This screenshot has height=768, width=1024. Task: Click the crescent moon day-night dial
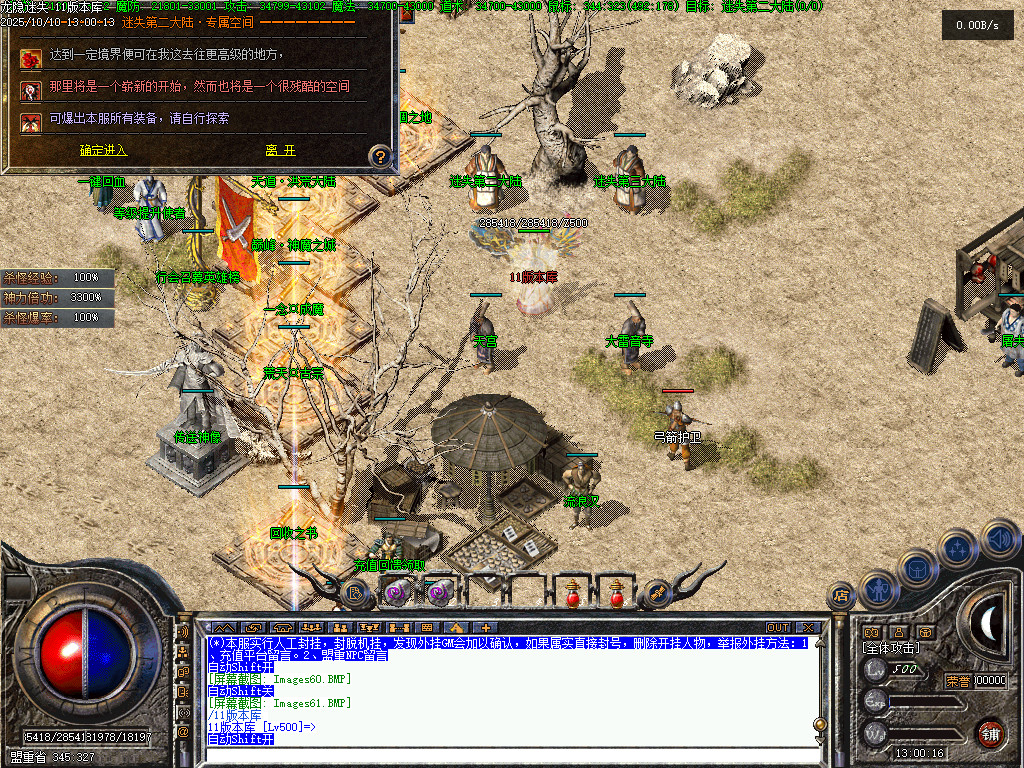[987, 623]
